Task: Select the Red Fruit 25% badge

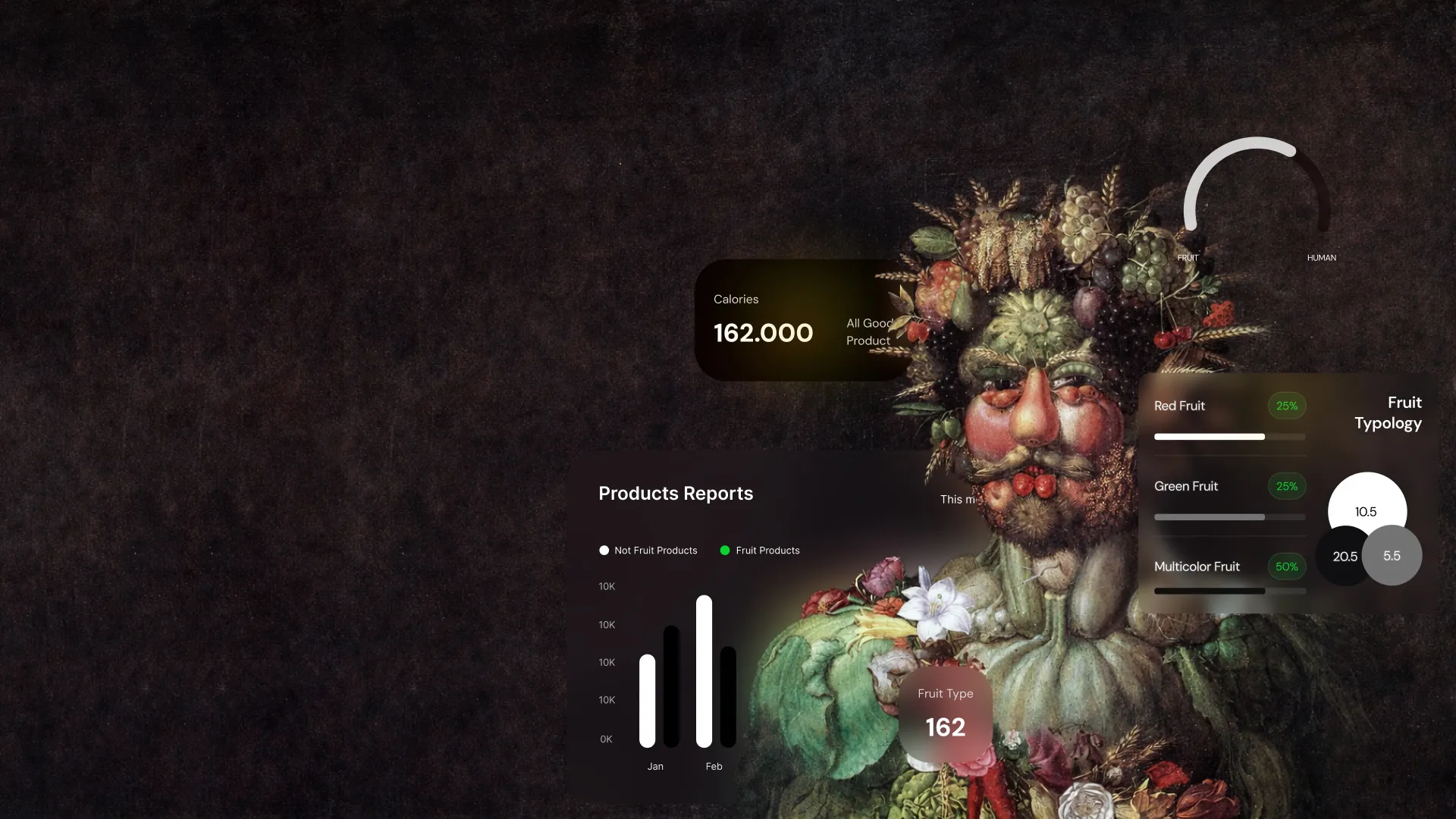Action: click(1286, 406)
